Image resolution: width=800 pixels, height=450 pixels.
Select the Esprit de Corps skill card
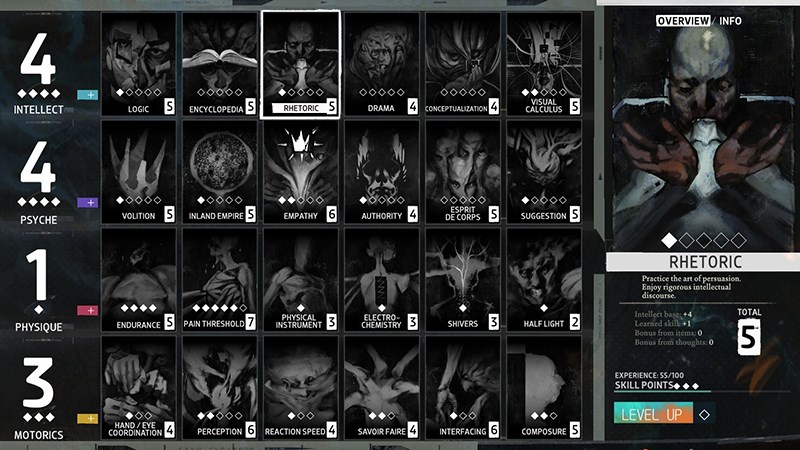tap(463, 172)
